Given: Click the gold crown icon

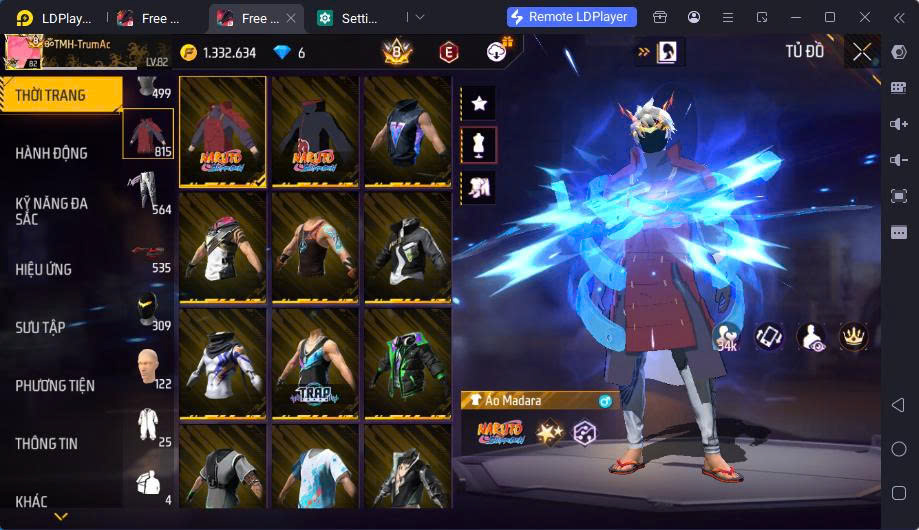Looking at the screenshot, I should pyautogui.click(x=853, y=336).
